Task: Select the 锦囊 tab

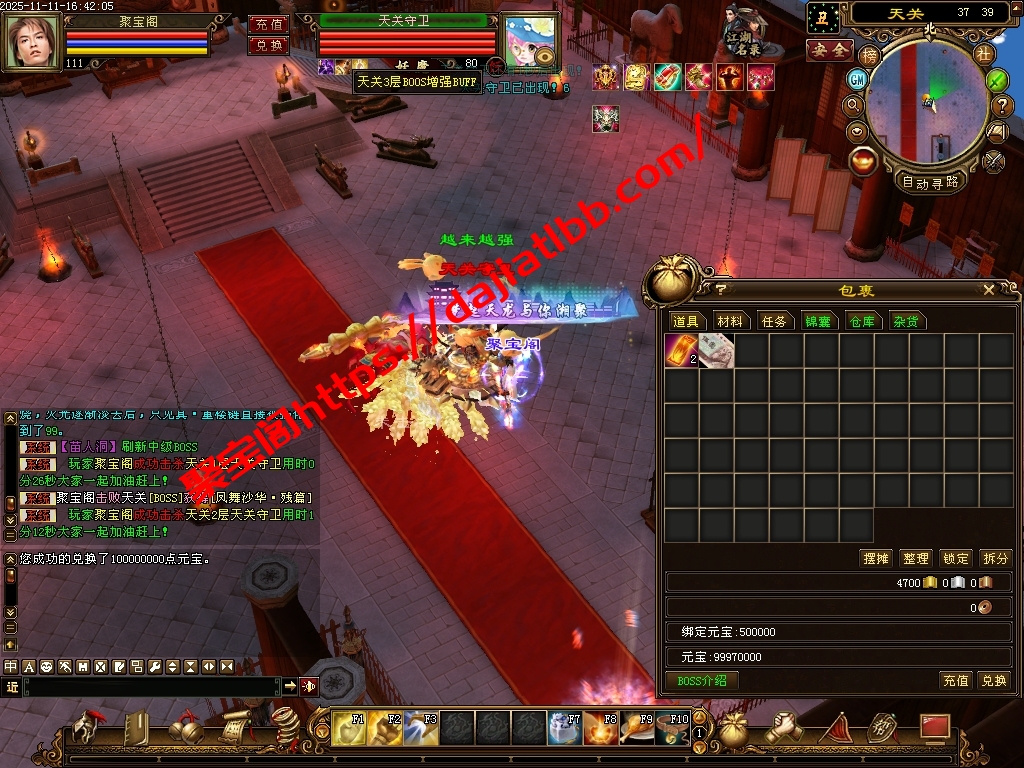Action: tap(818, 321)
